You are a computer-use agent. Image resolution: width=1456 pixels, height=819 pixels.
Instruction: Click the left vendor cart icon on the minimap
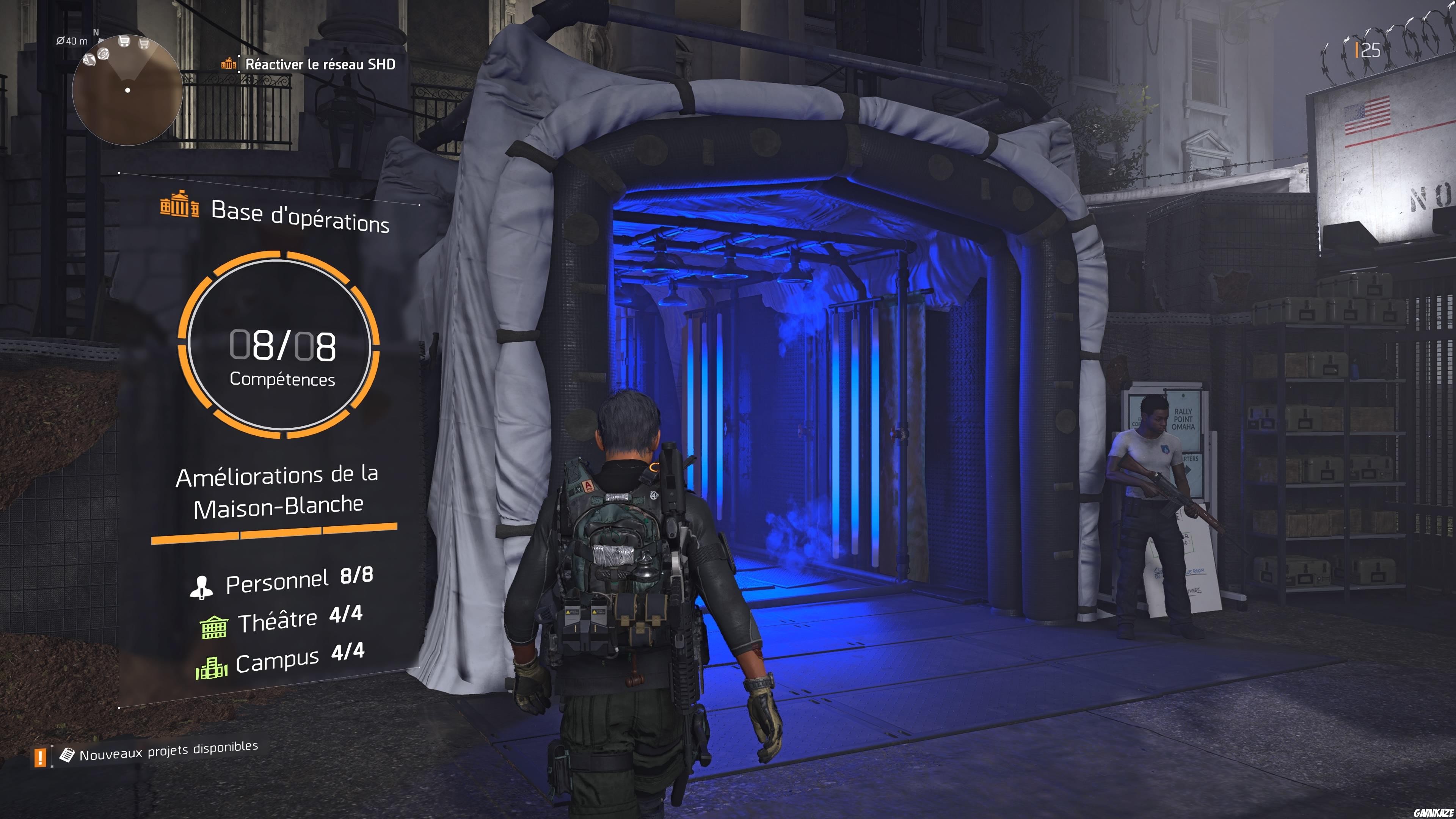[x=124, y=42]
